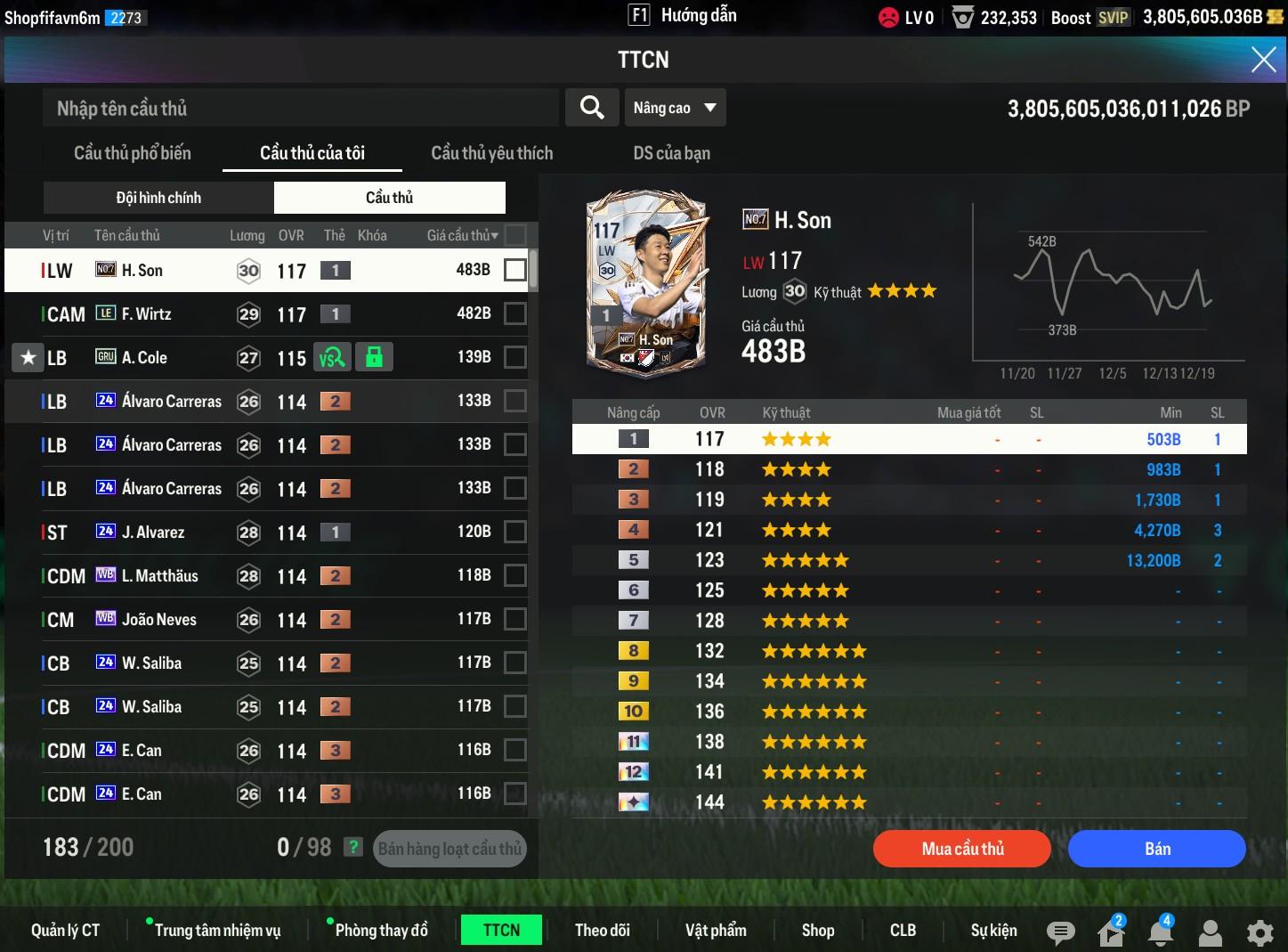Select the F. Wirtz player row
Screen dimensions: 1288x952
coord(267,313)
